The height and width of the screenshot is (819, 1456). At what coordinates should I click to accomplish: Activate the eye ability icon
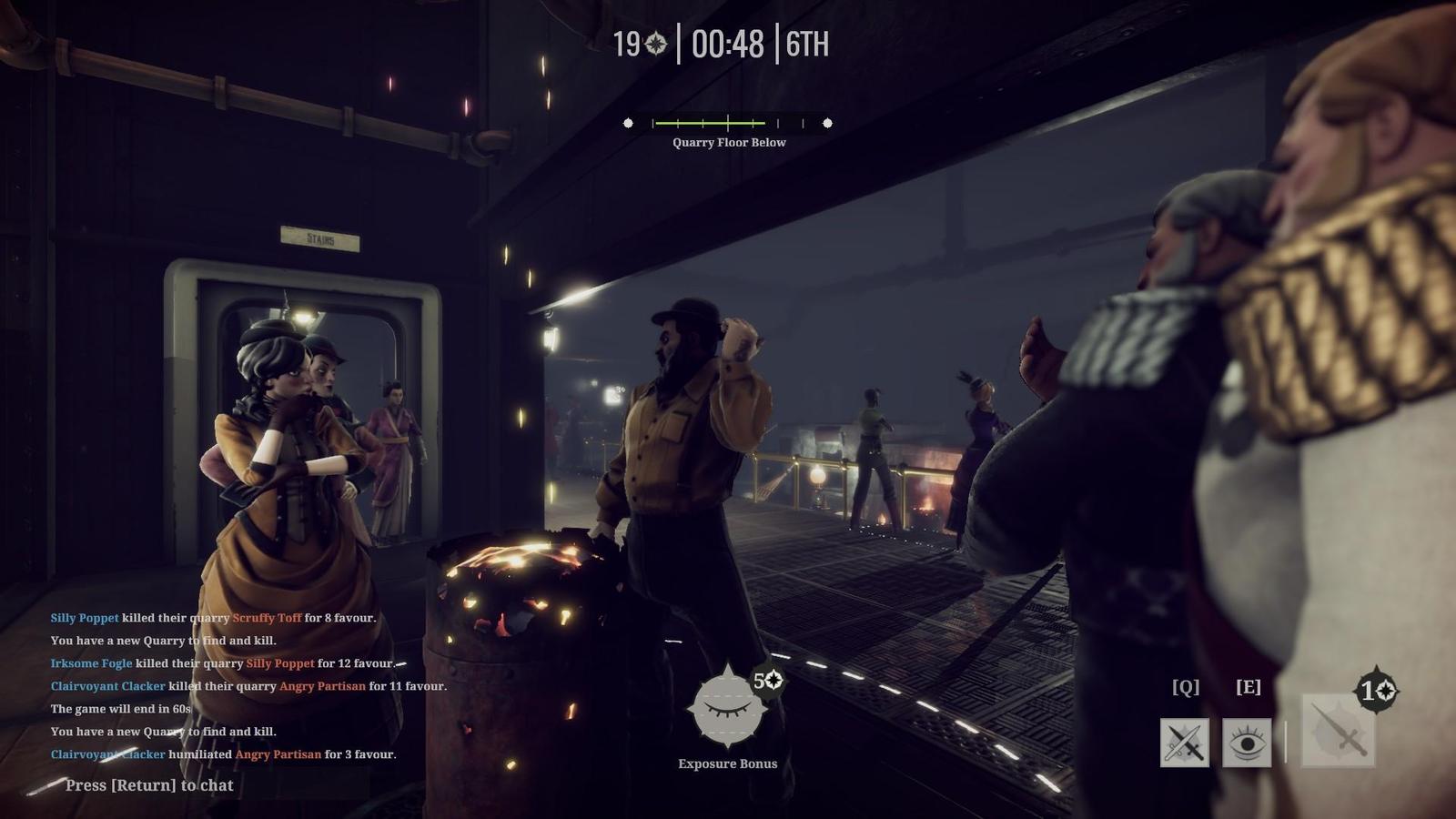(1247, 743)
